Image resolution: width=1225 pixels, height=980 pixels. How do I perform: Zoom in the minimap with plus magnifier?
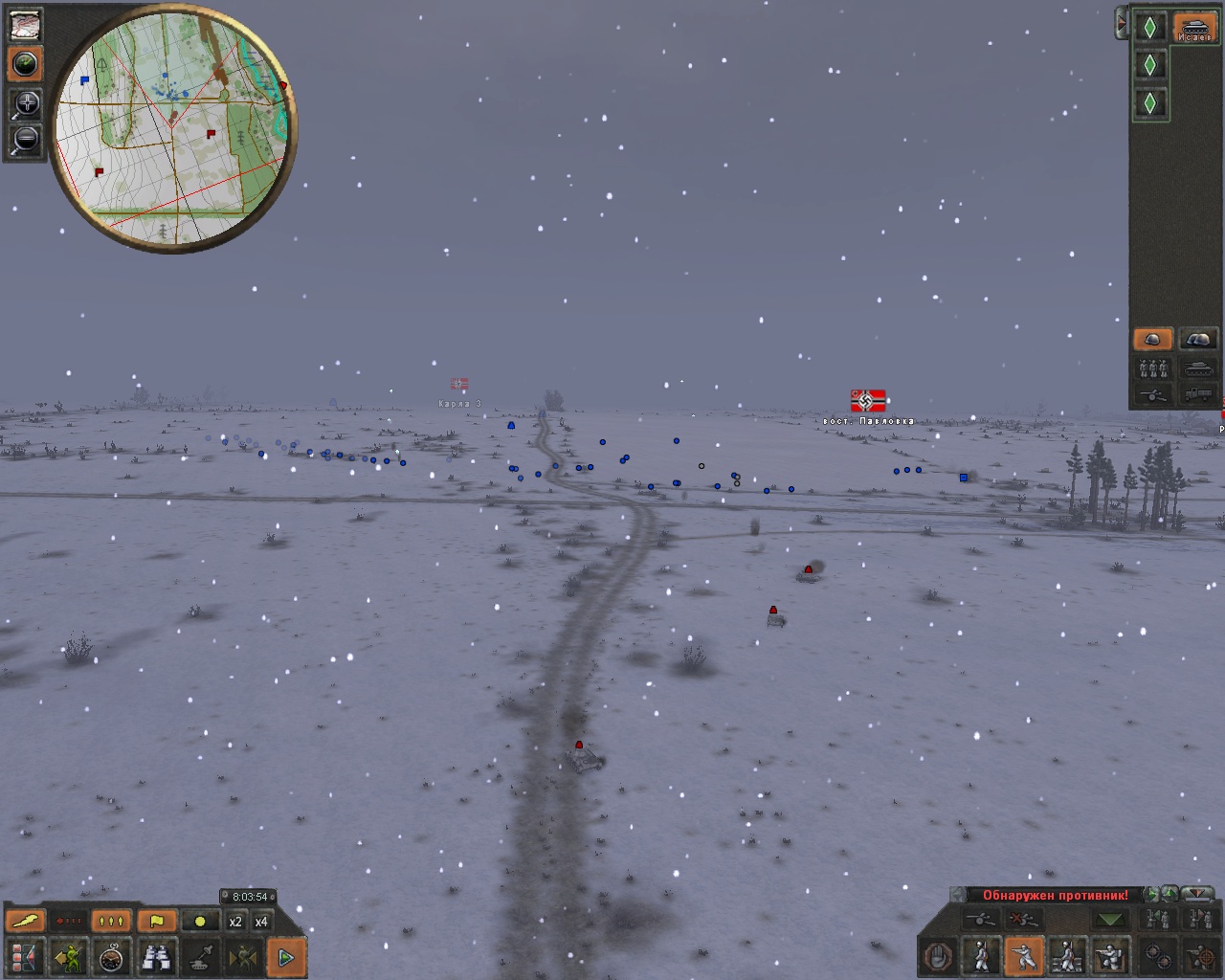click(x=26, y=103)
